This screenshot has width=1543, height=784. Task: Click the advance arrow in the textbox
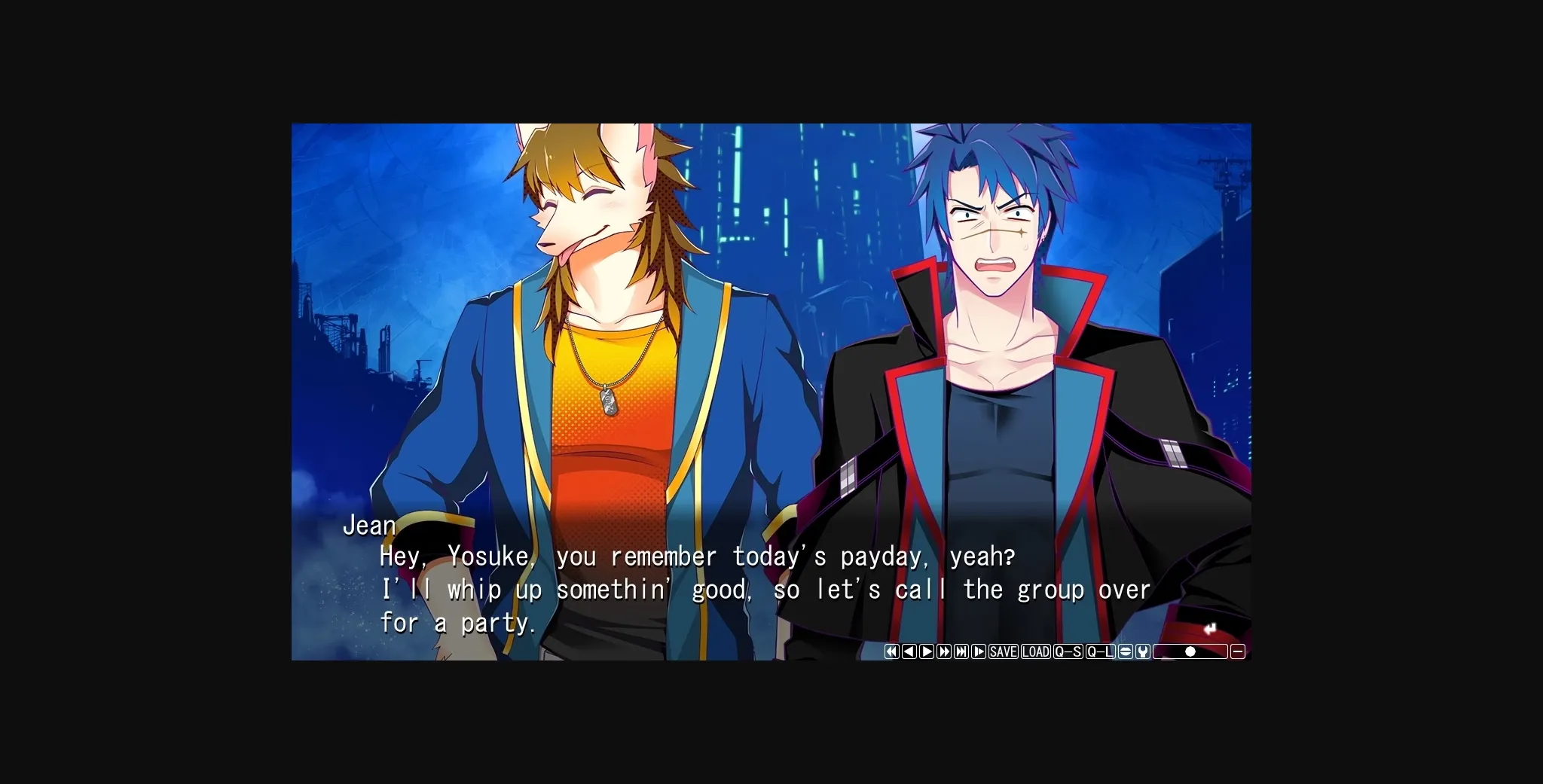tap(1211, 627)
